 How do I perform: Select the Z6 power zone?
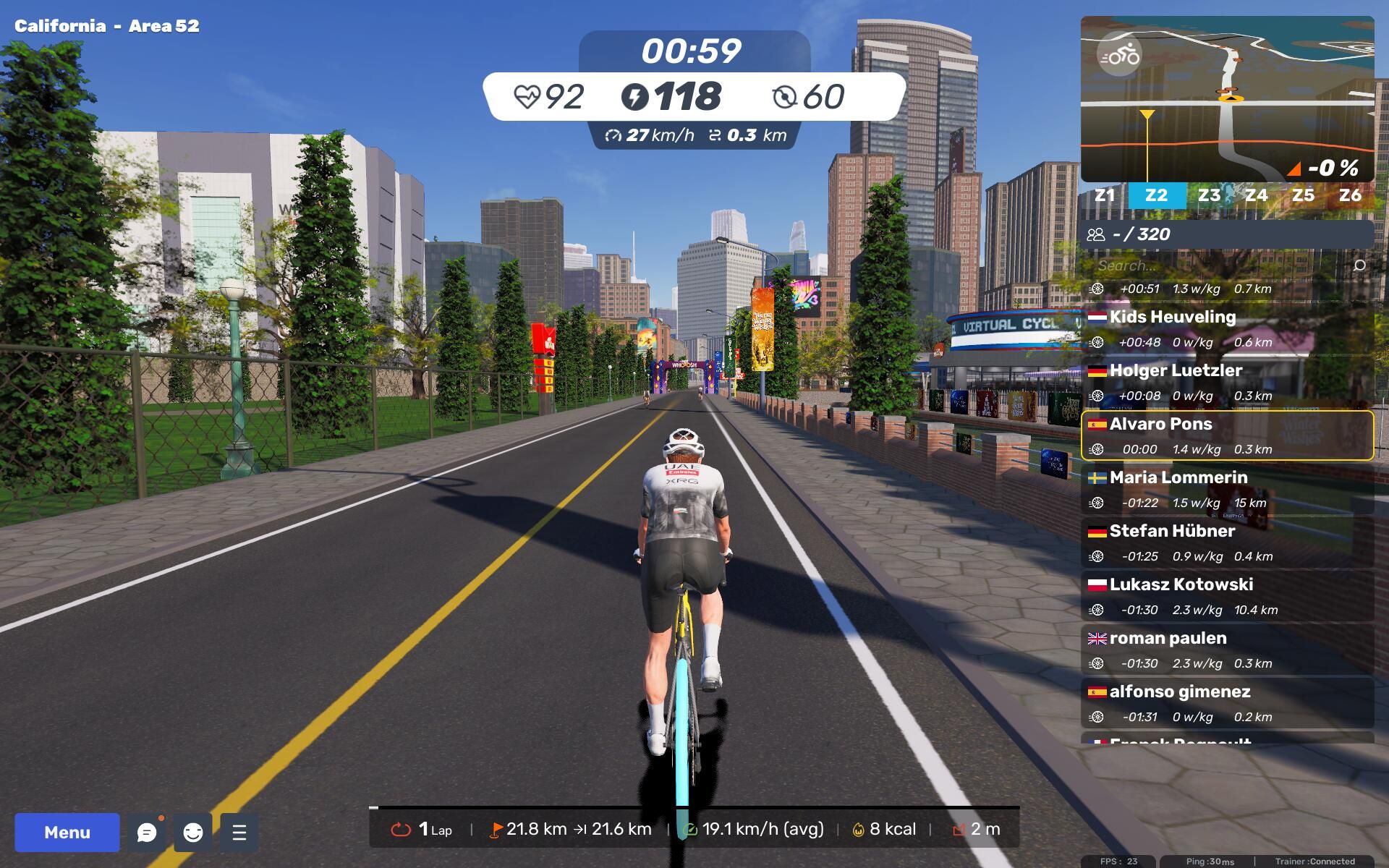pos(1350,195)
